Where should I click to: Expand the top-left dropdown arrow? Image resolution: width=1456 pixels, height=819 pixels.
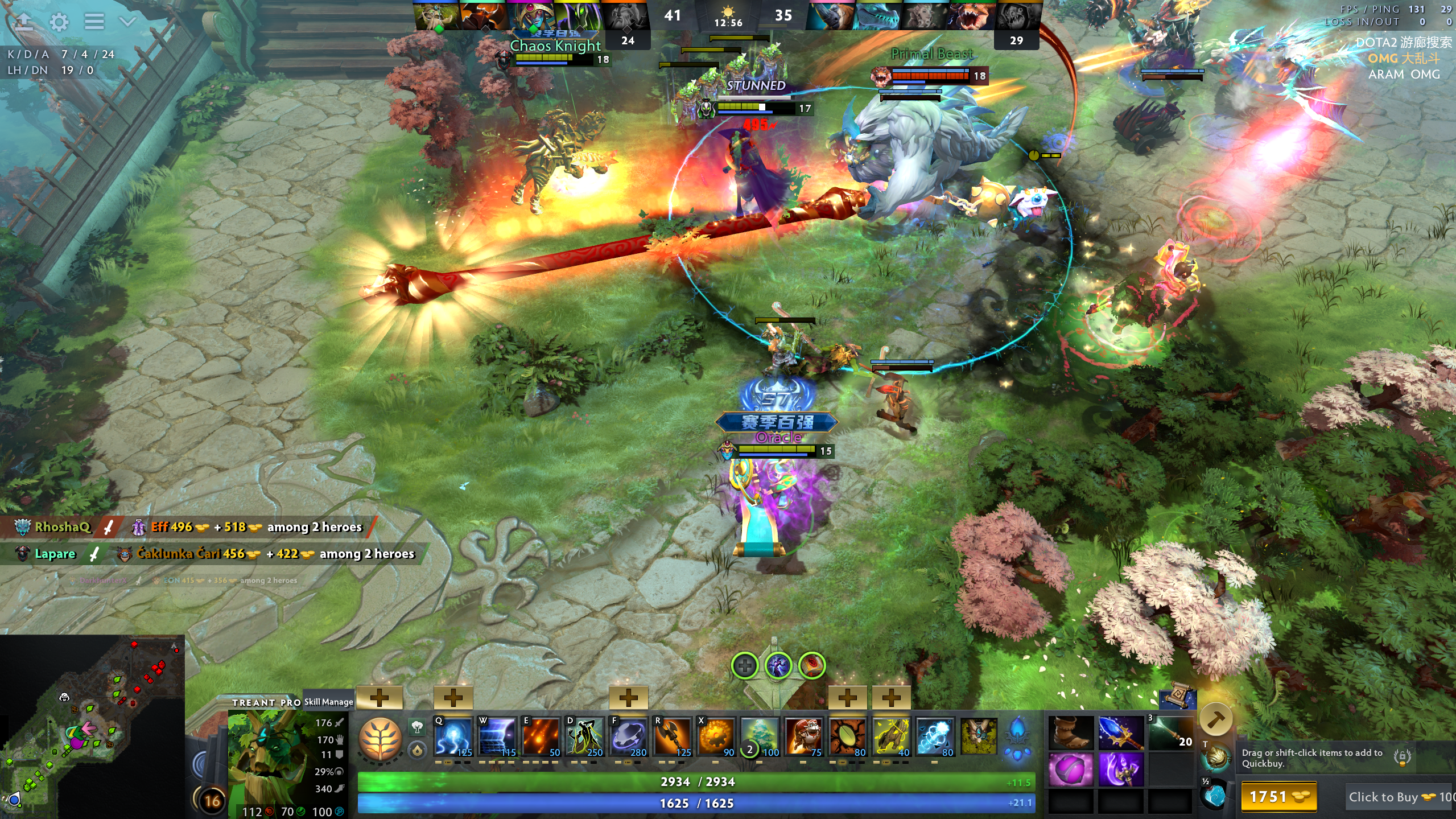point(128,22)
